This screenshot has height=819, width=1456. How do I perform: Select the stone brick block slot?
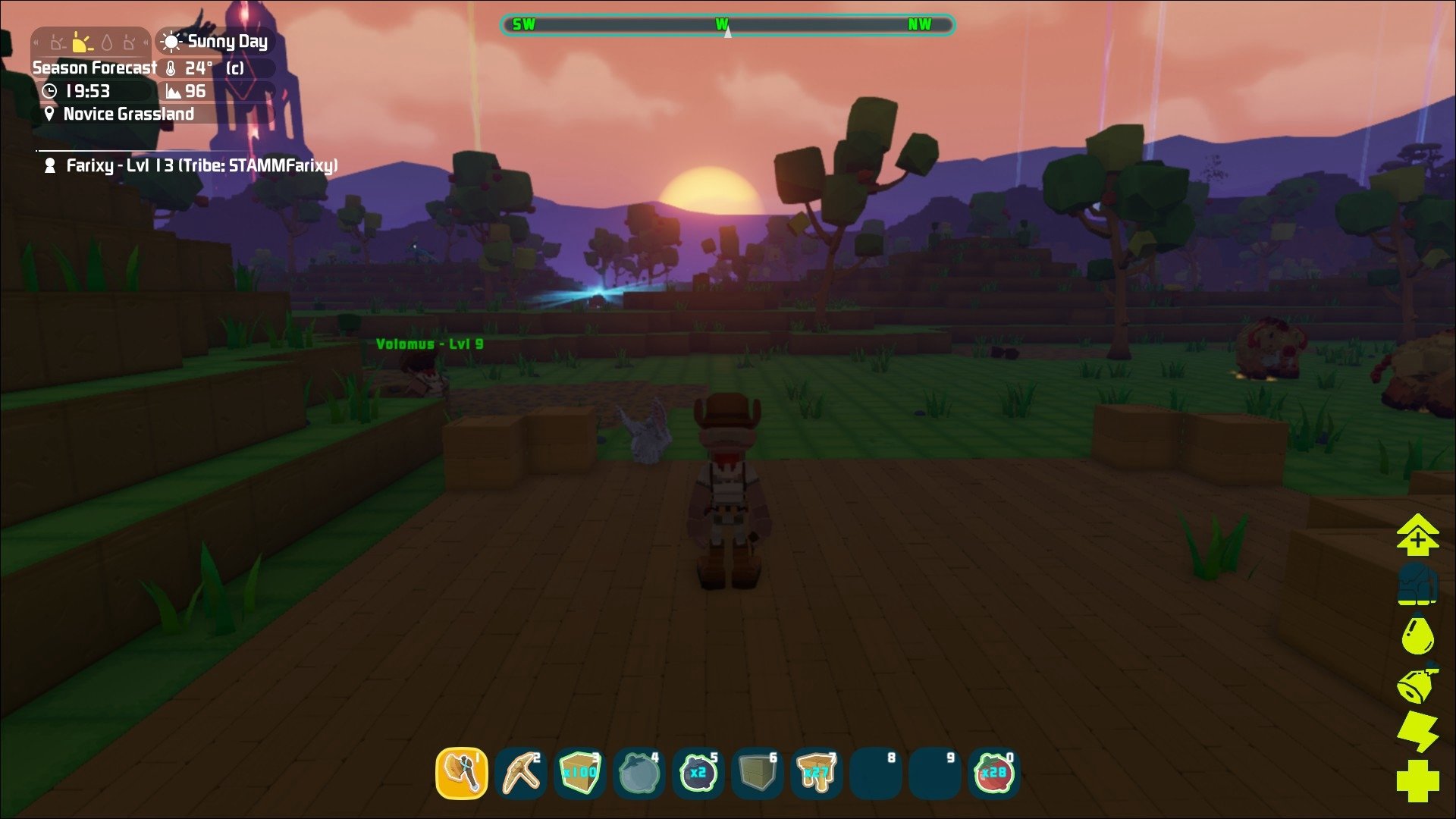click(757, 773)
